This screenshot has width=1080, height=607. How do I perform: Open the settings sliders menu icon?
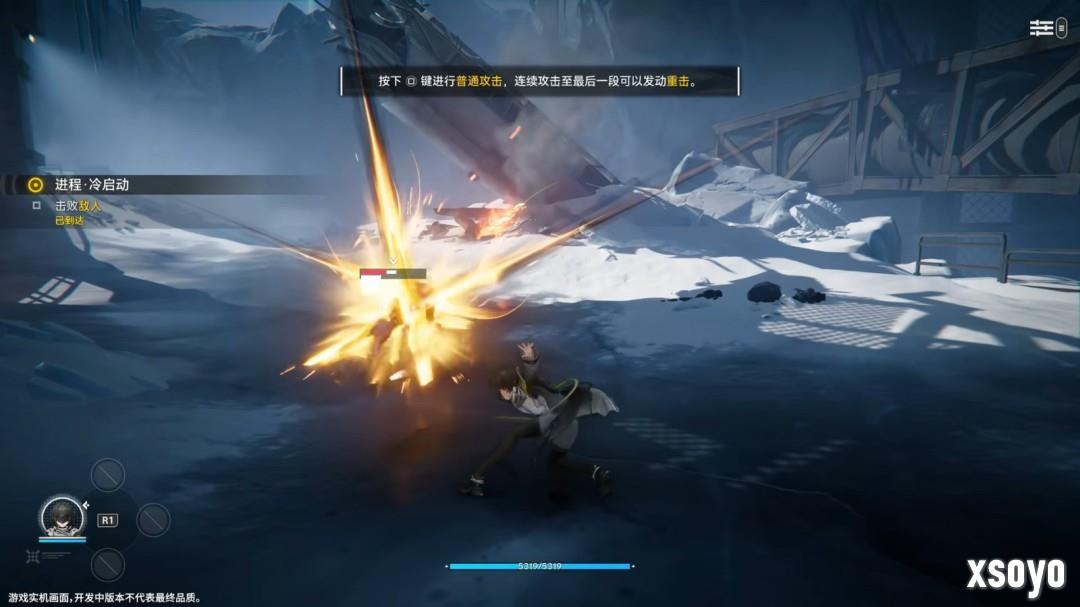1042,28
